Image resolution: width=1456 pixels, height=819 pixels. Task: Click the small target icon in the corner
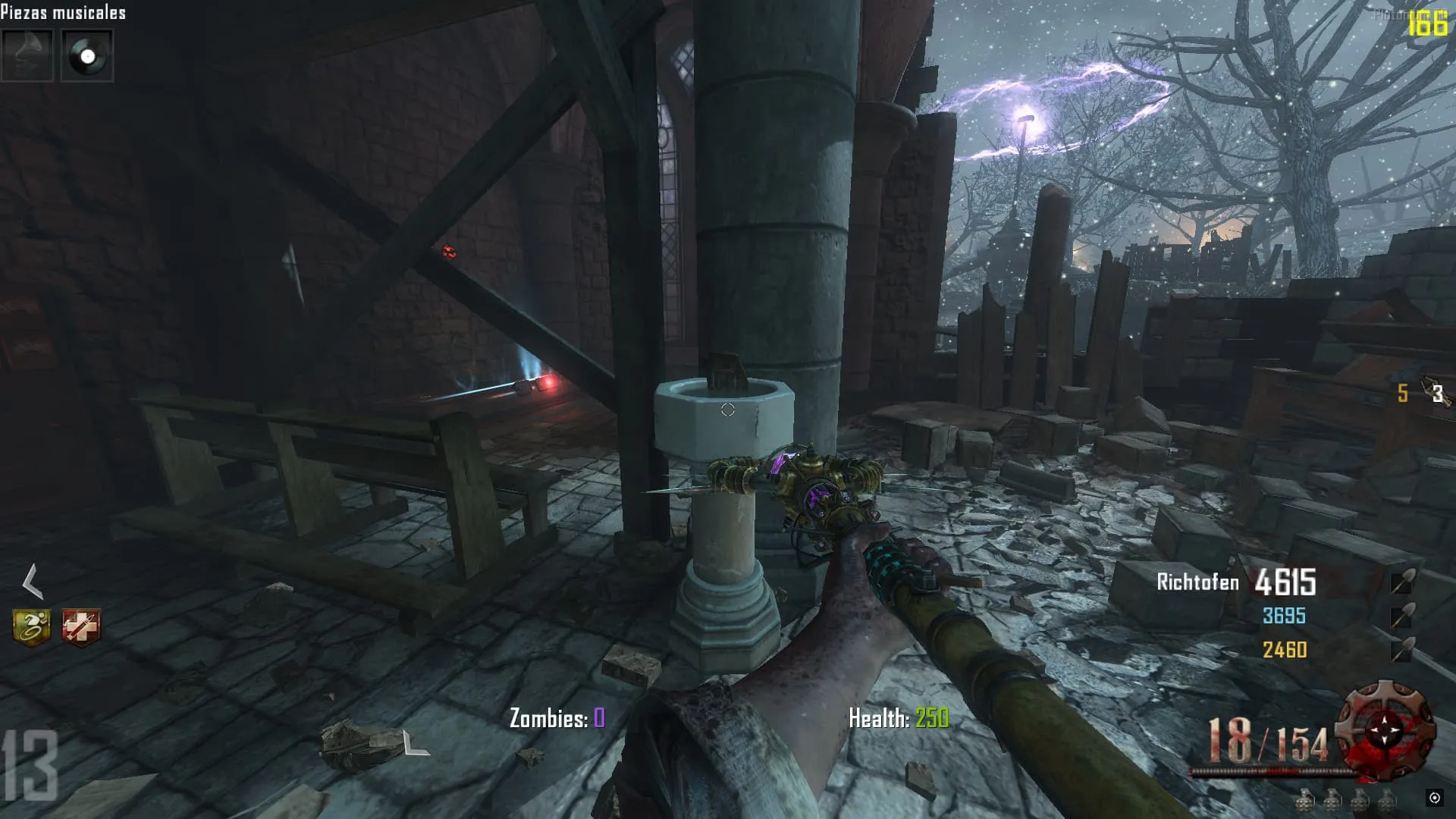point(1434,797)
